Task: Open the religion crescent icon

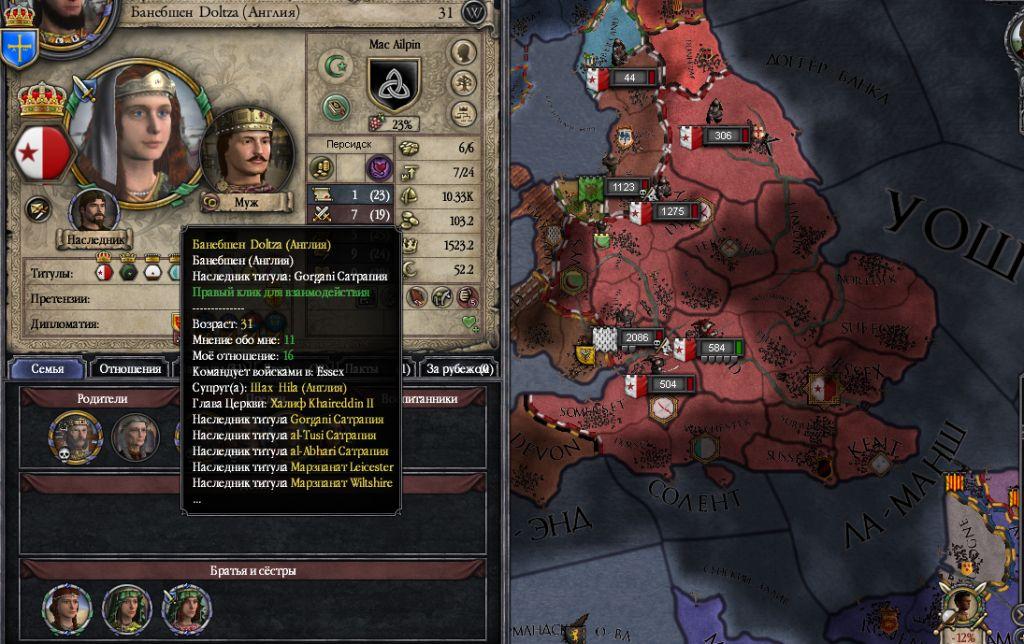Action: point(334,67)
